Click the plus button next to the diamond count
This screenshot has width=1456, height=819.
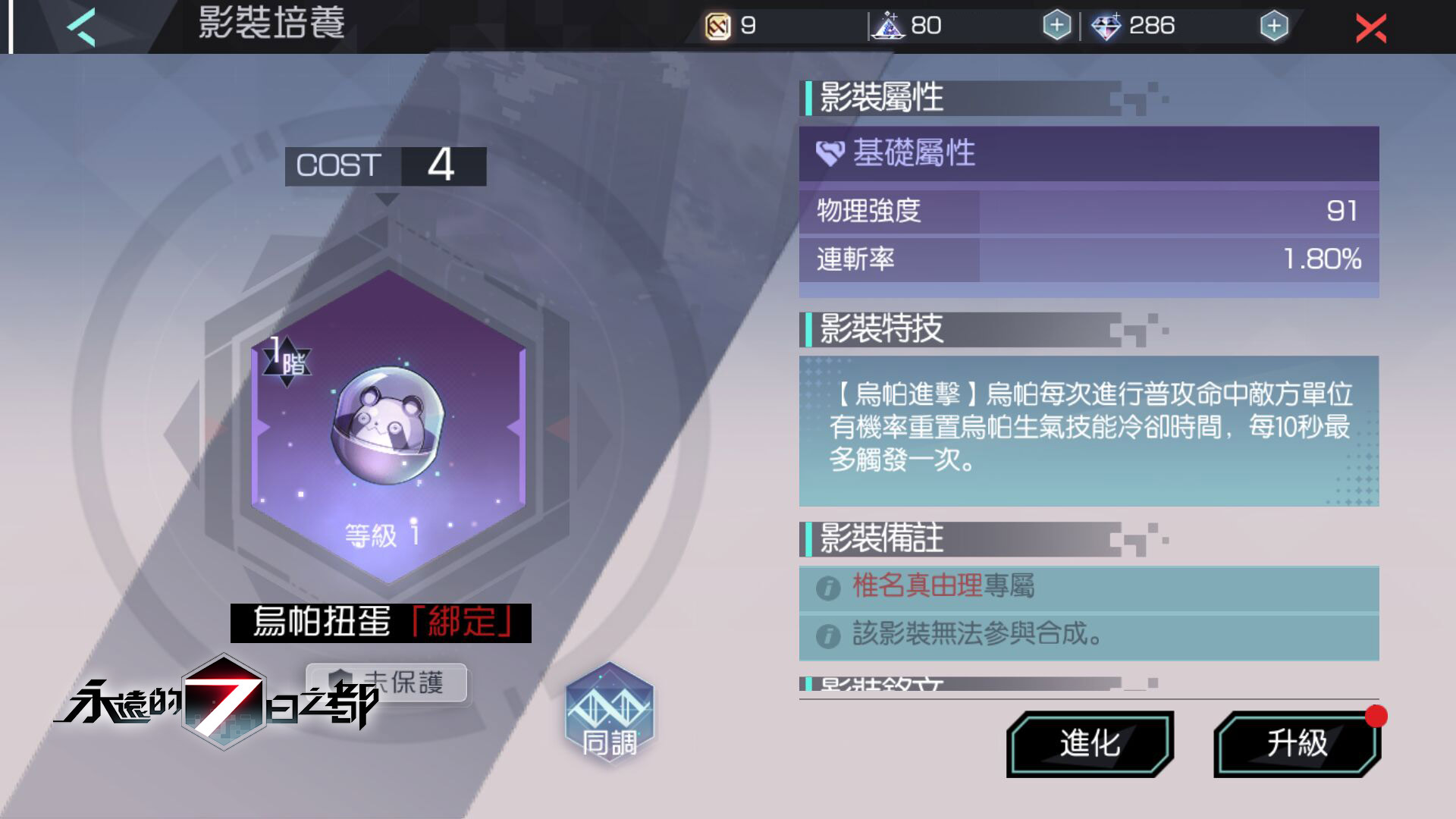click(x=1276, y=26)
